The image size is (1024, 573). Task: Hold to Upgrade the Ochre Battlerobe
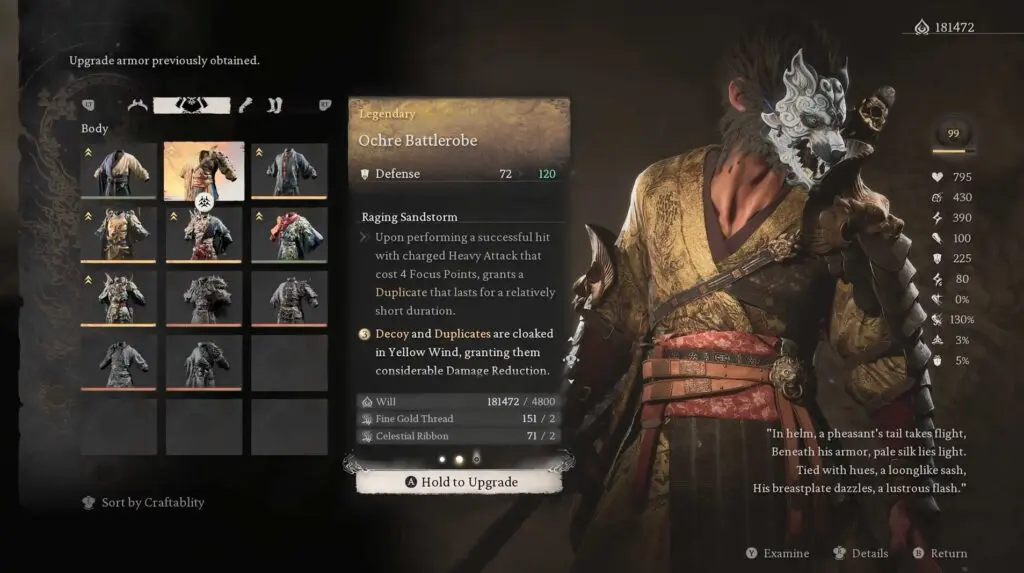[460, 482]
